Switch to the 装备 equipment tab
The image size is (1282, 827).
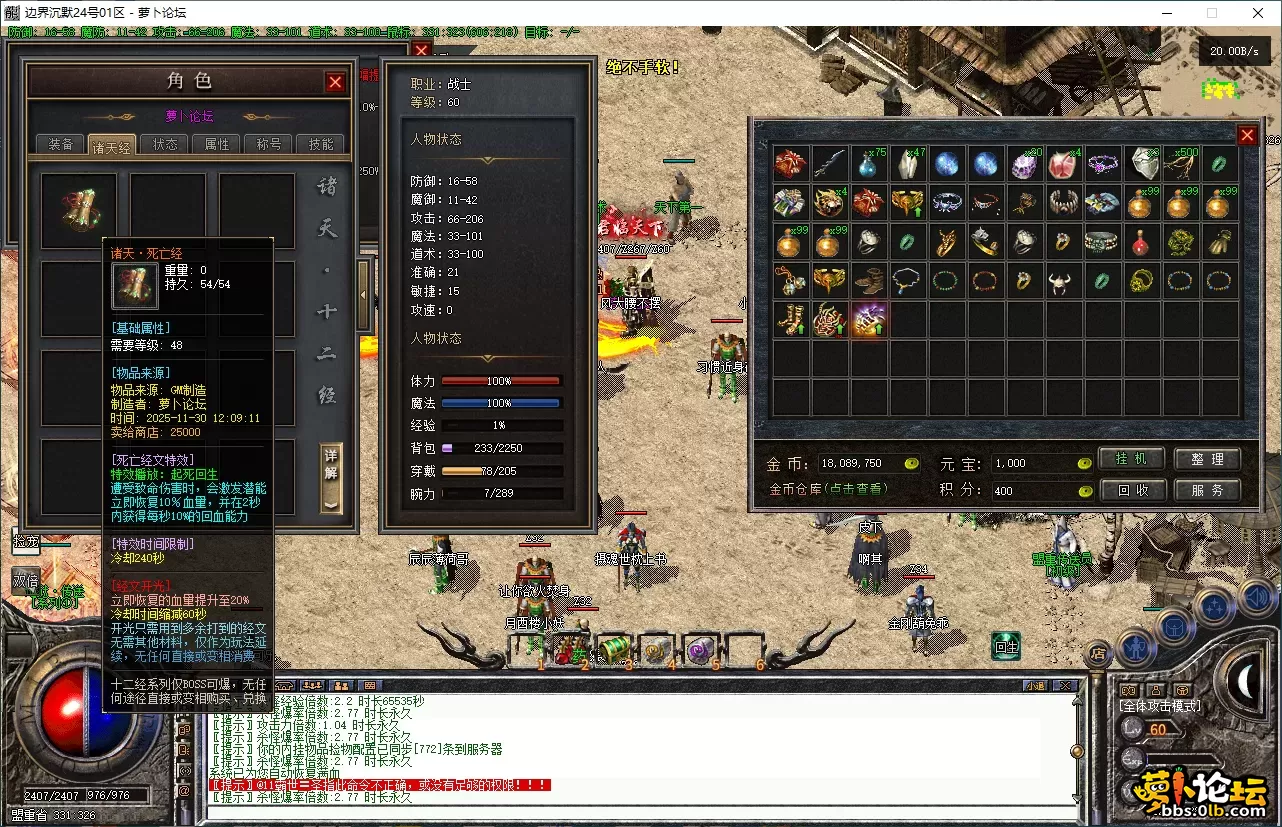60,143
